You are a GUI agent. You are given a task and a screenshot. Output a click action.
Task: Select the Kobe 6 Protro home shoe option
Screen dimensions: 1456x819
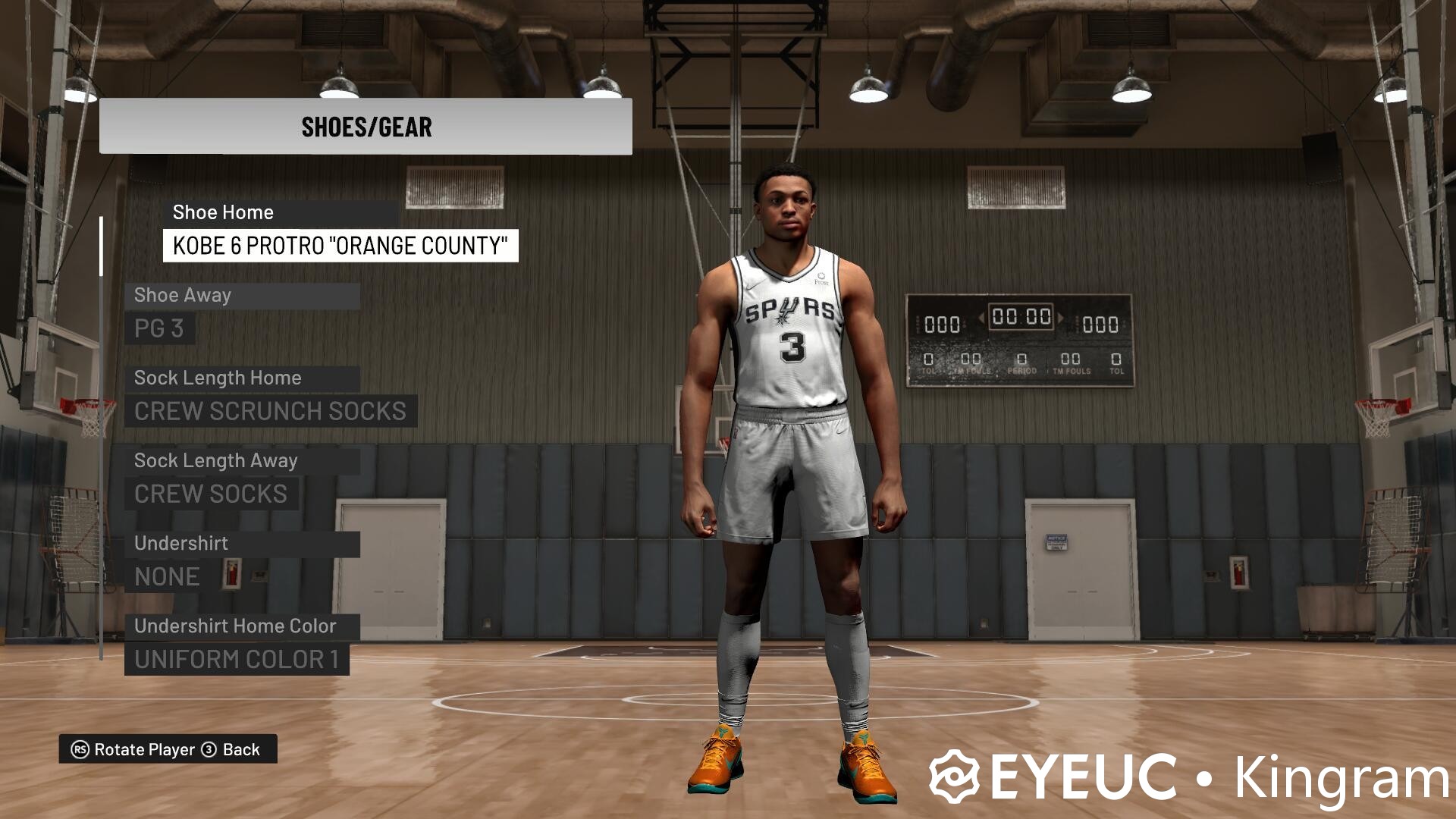340,246
